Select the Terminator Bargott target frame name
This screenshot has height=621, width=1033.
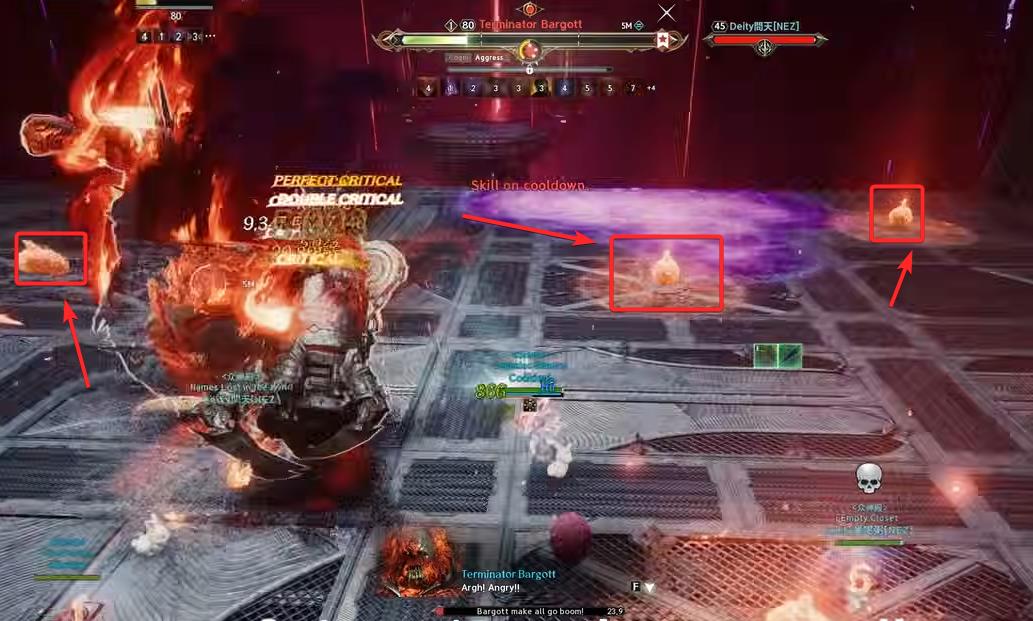(x=530, y=24)
